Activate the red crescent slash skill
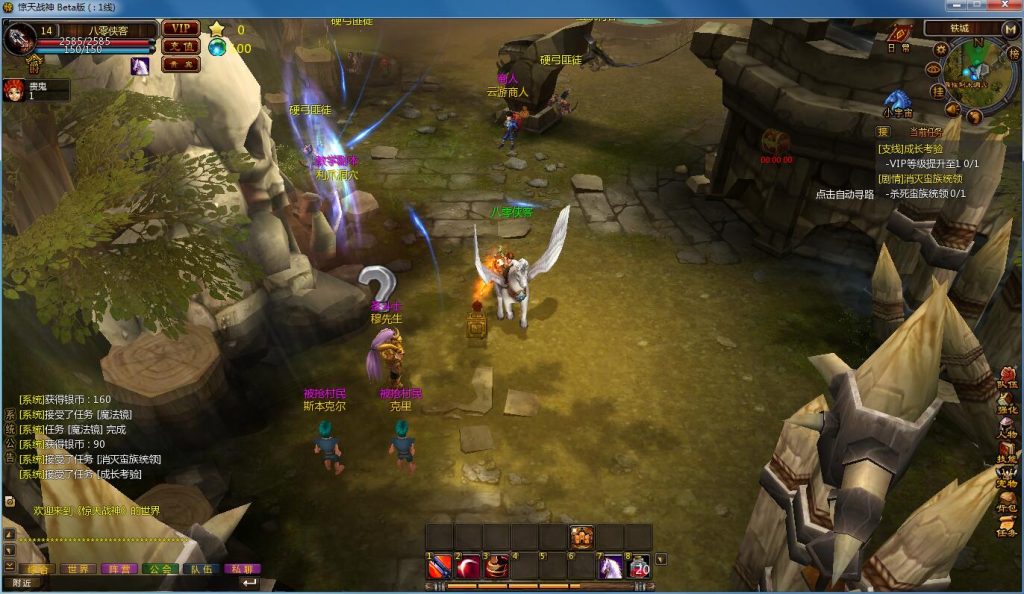 click(468, 567)
